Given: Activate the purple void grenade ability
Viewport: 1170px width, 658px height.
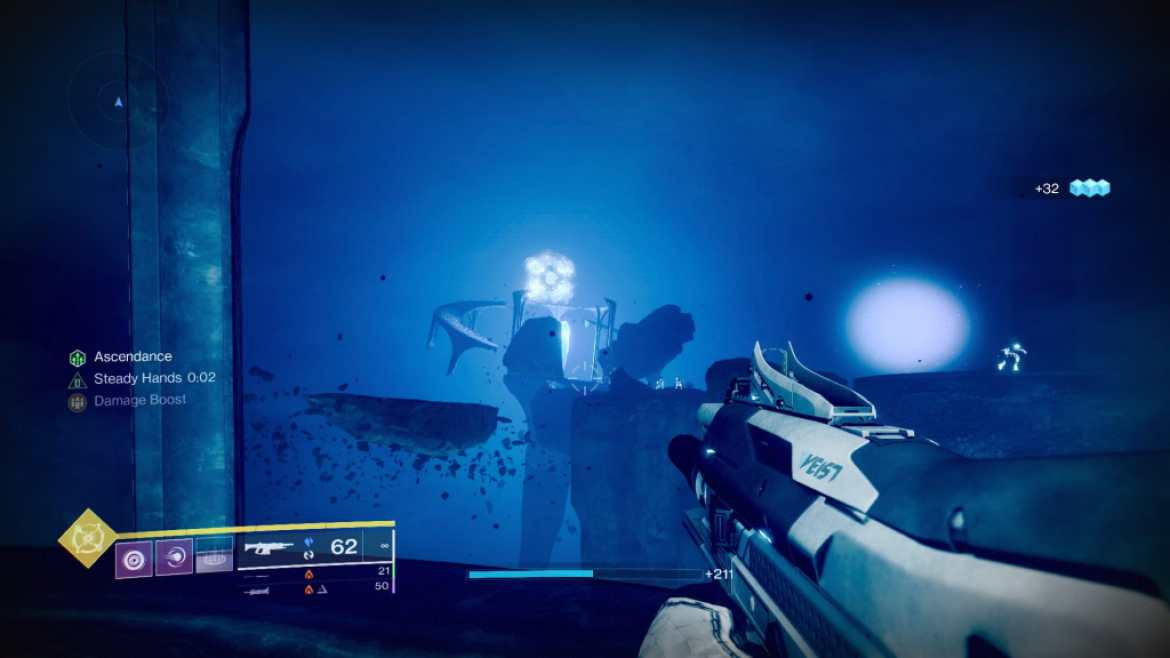Looking at the screenshot, I should [133, 557].
